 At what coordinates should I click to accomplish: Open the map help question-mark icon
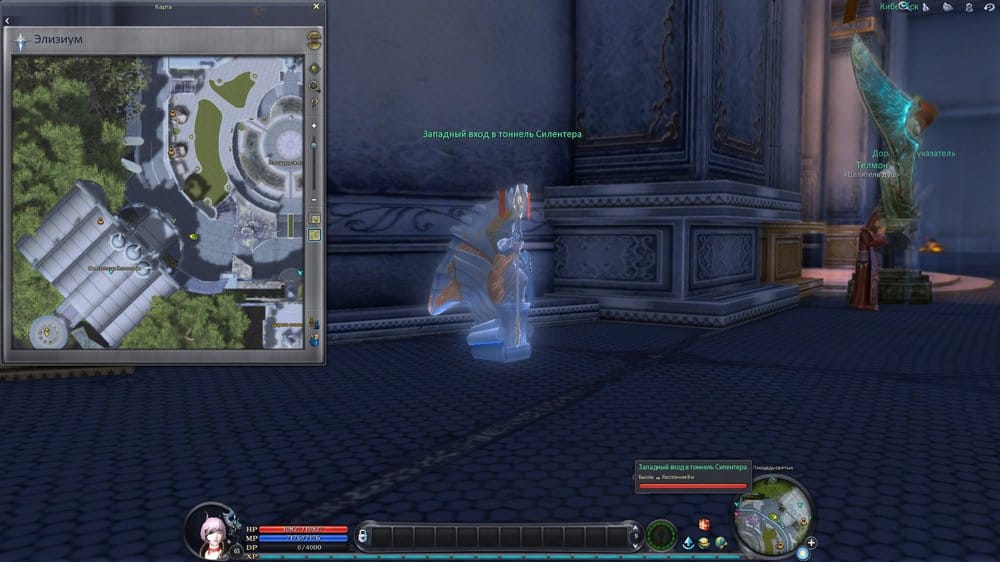pyautogui.click(x=314, y=102)
